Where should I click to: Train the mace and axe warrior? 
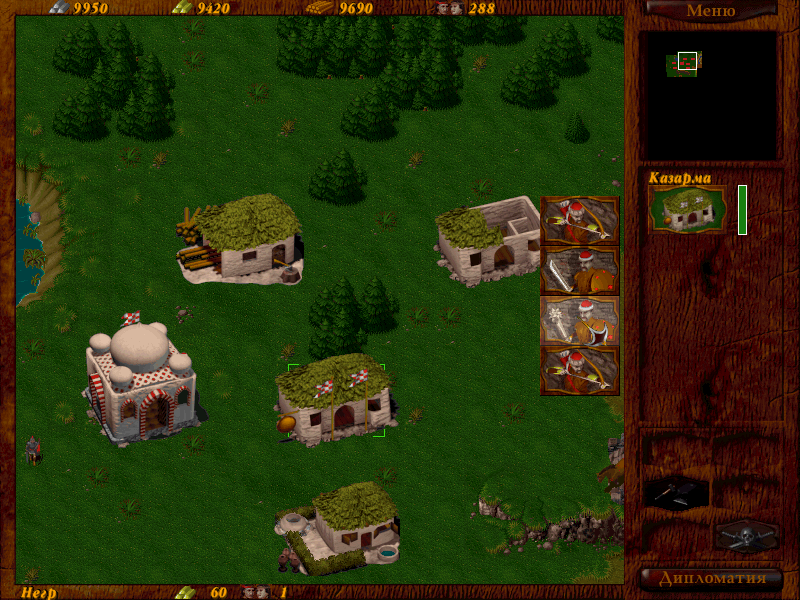580,320
